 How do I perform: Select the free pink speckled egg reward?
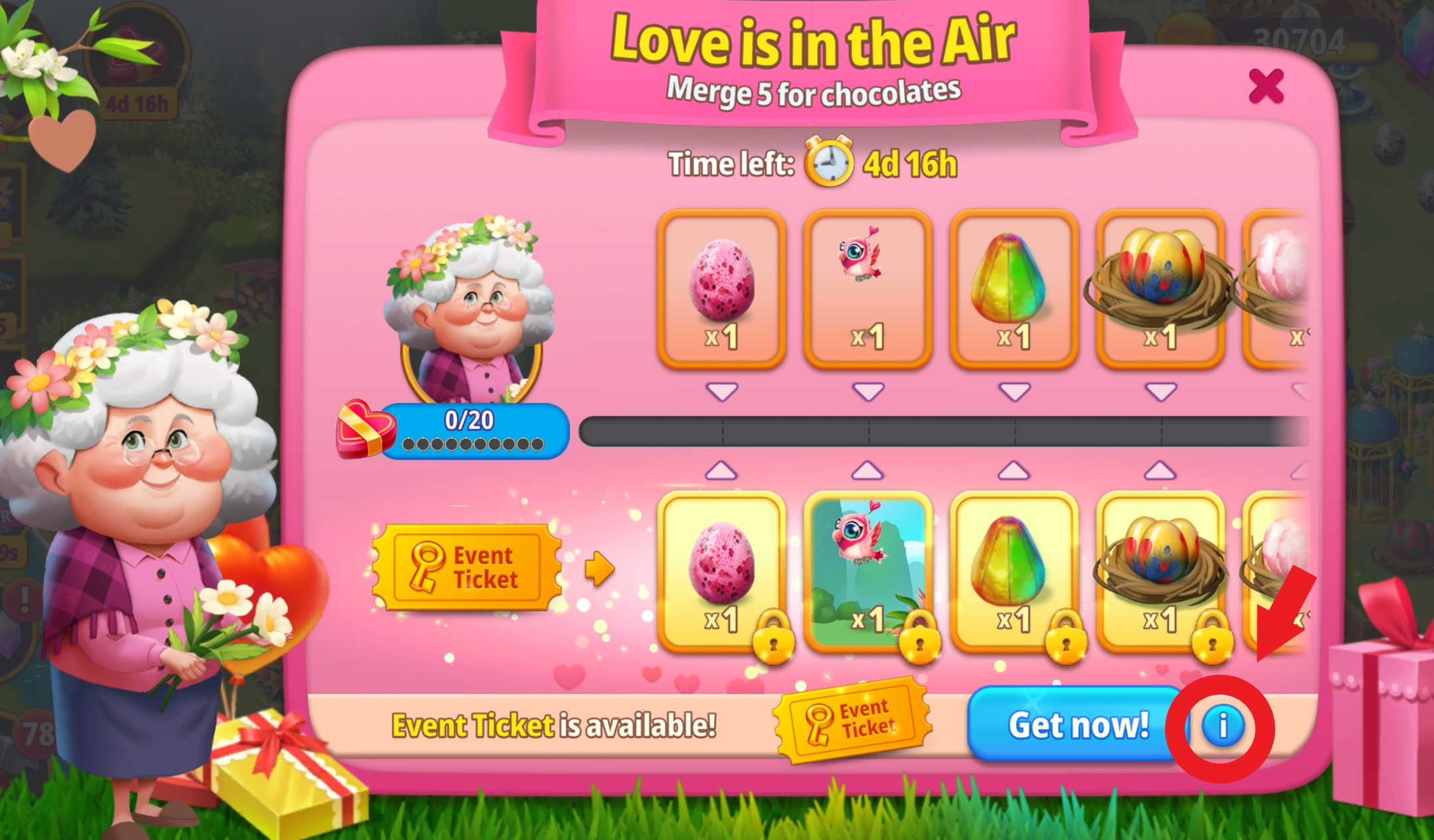pos(722,289)
